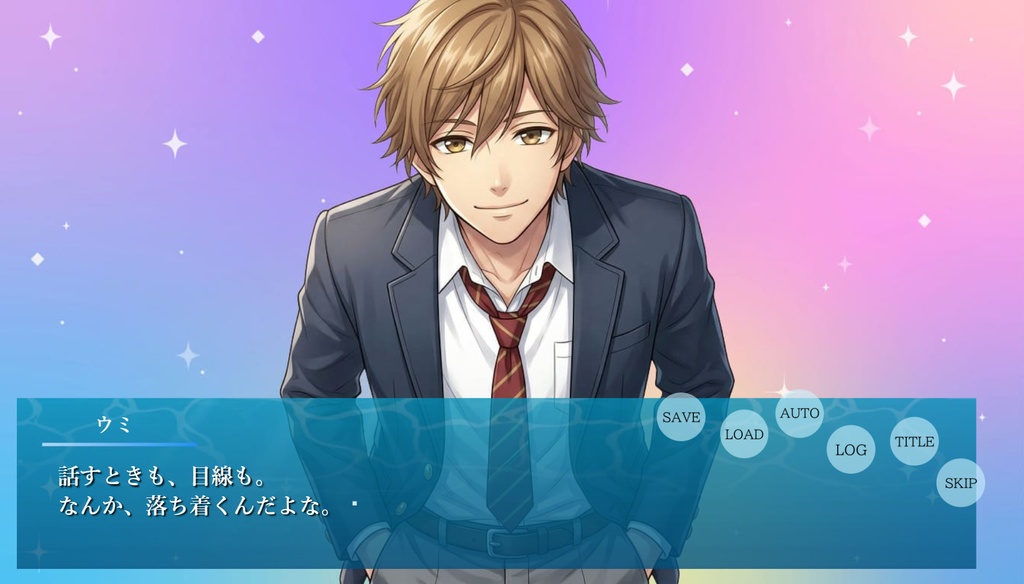Activate the SKIP button
1024x584 pixels.
coord(960,483)
